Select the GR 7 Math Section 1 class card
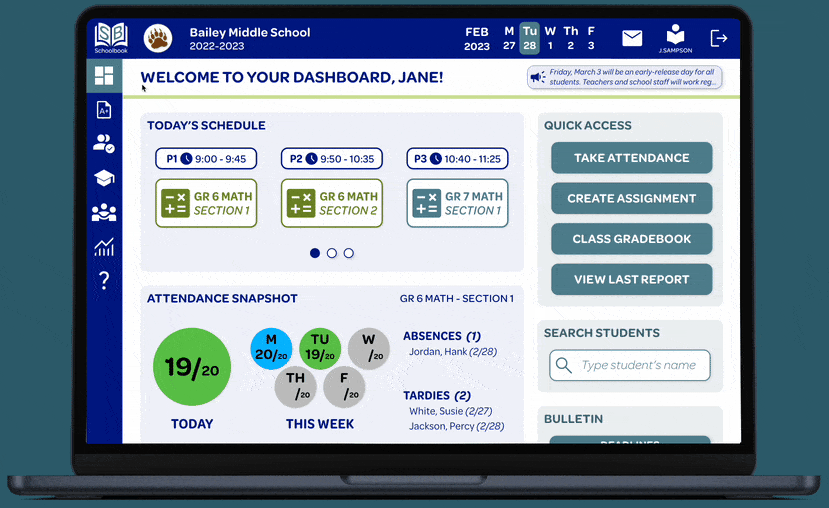The image size is (829, 508). click(x=457, y=203)
